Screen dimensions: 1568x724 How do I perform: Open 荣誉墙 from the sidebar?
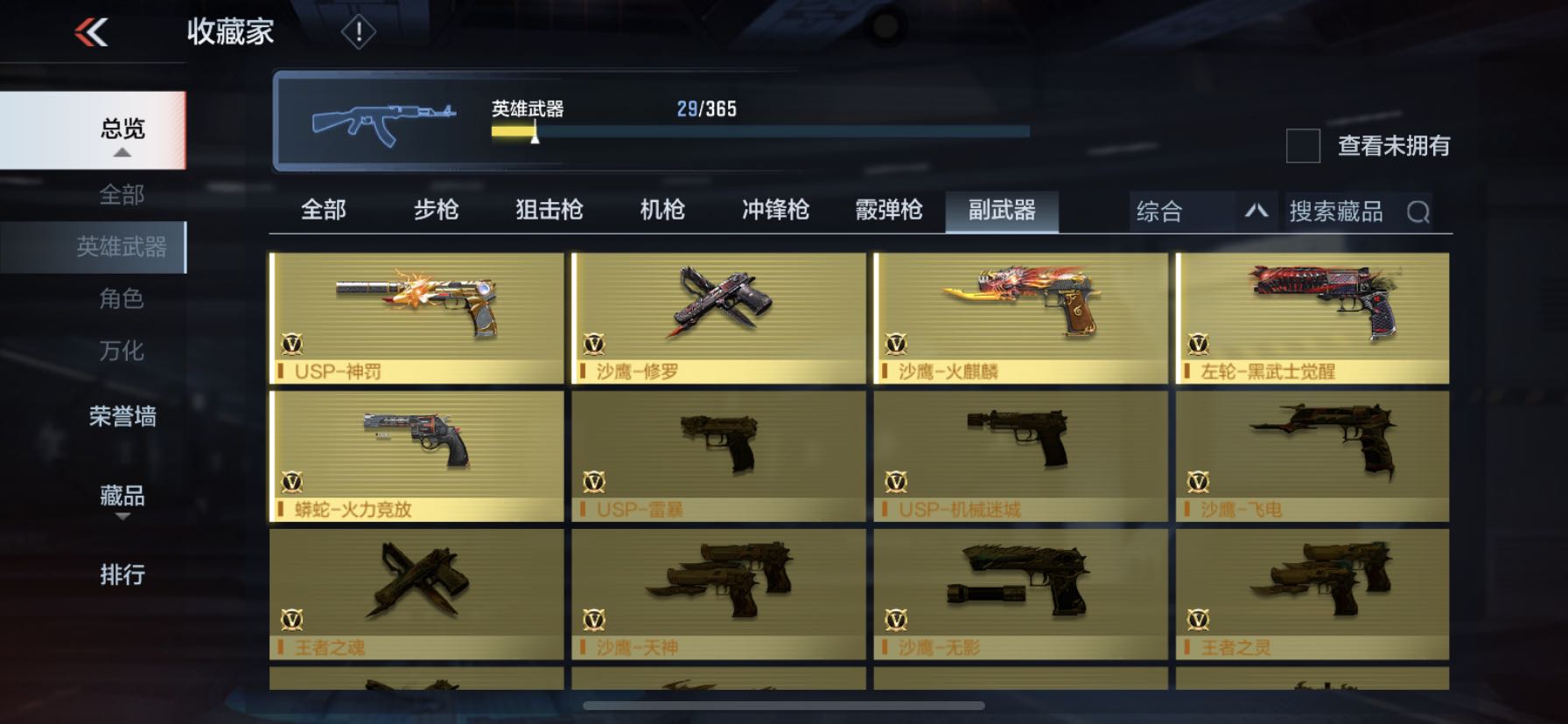pos(121,418)
